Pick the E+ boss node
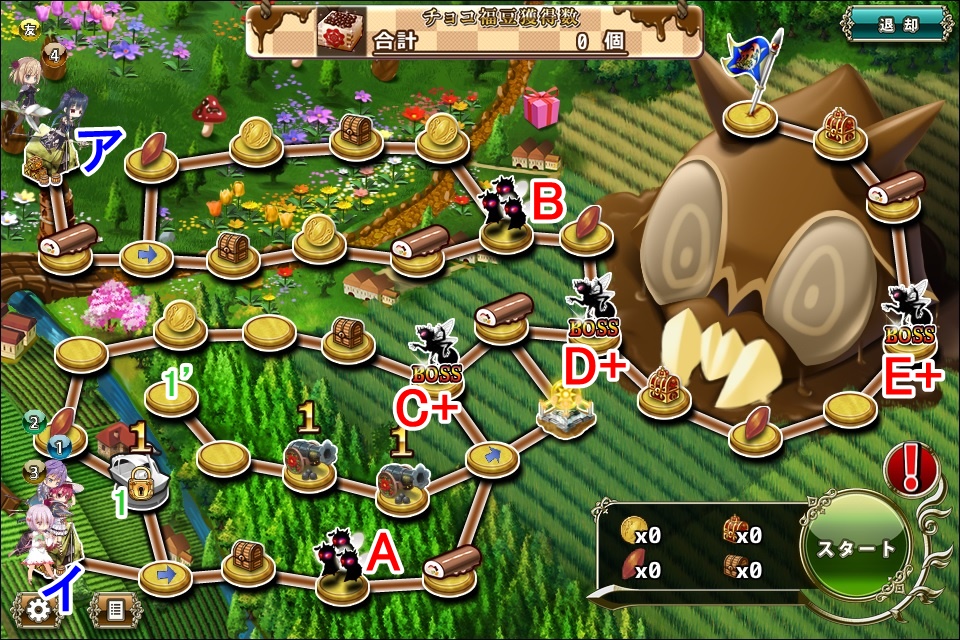The image size is (960, 640). pos(910,322)
